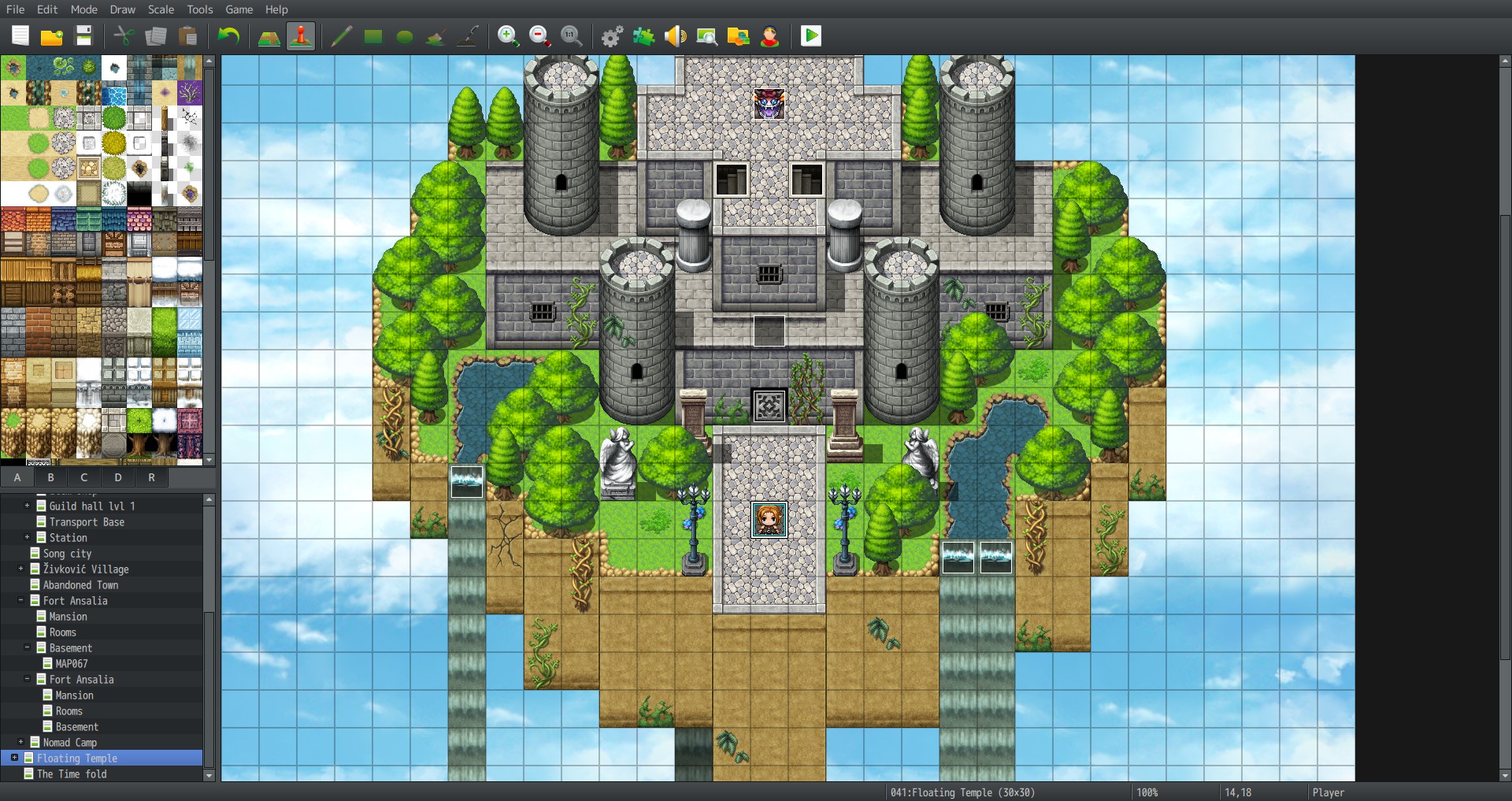
Task: Select the Shadow Pen tool
Action: tap(468, 35)
